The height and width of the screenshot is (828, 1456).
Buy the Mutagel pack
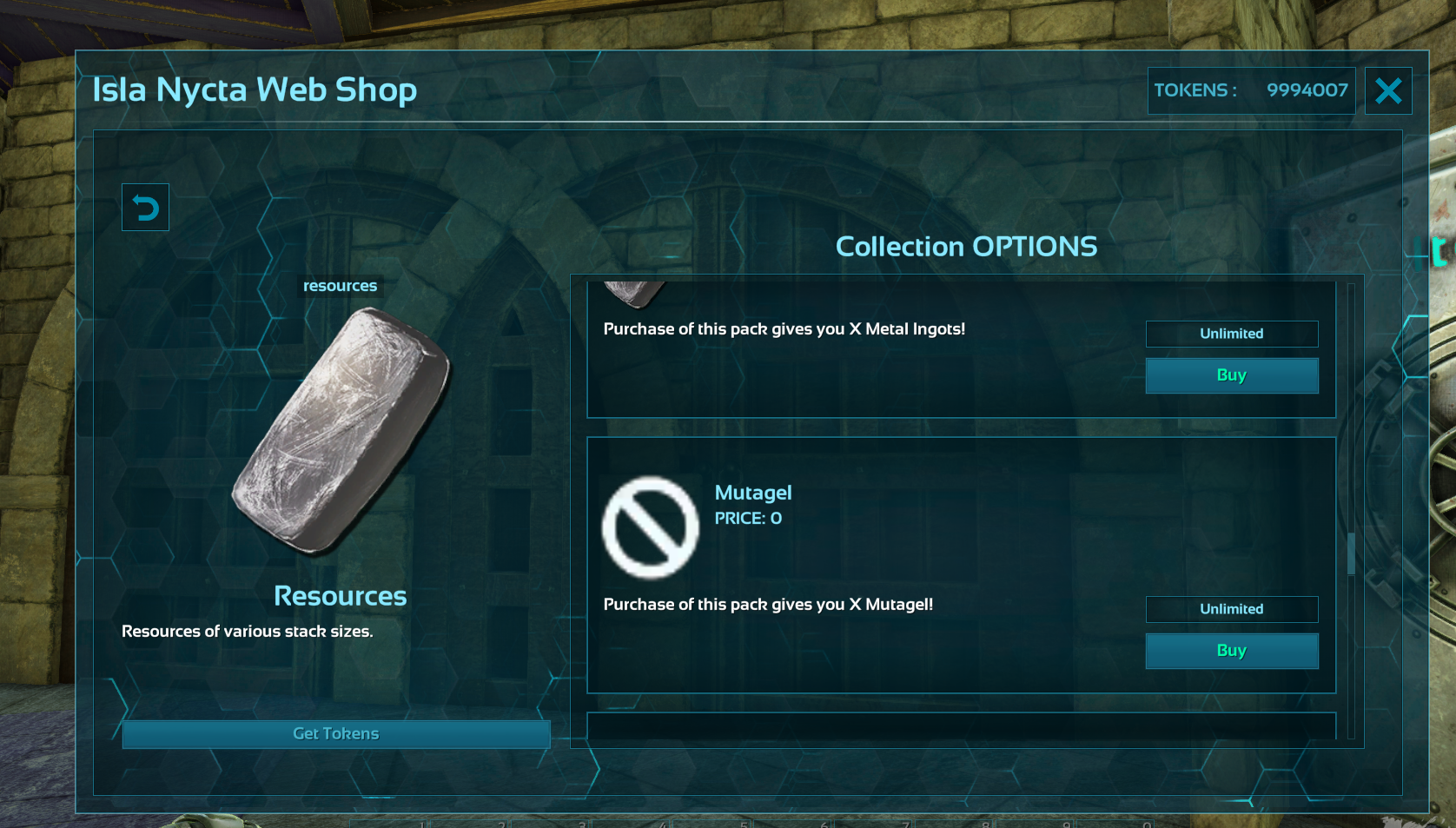pos(1231,651)
